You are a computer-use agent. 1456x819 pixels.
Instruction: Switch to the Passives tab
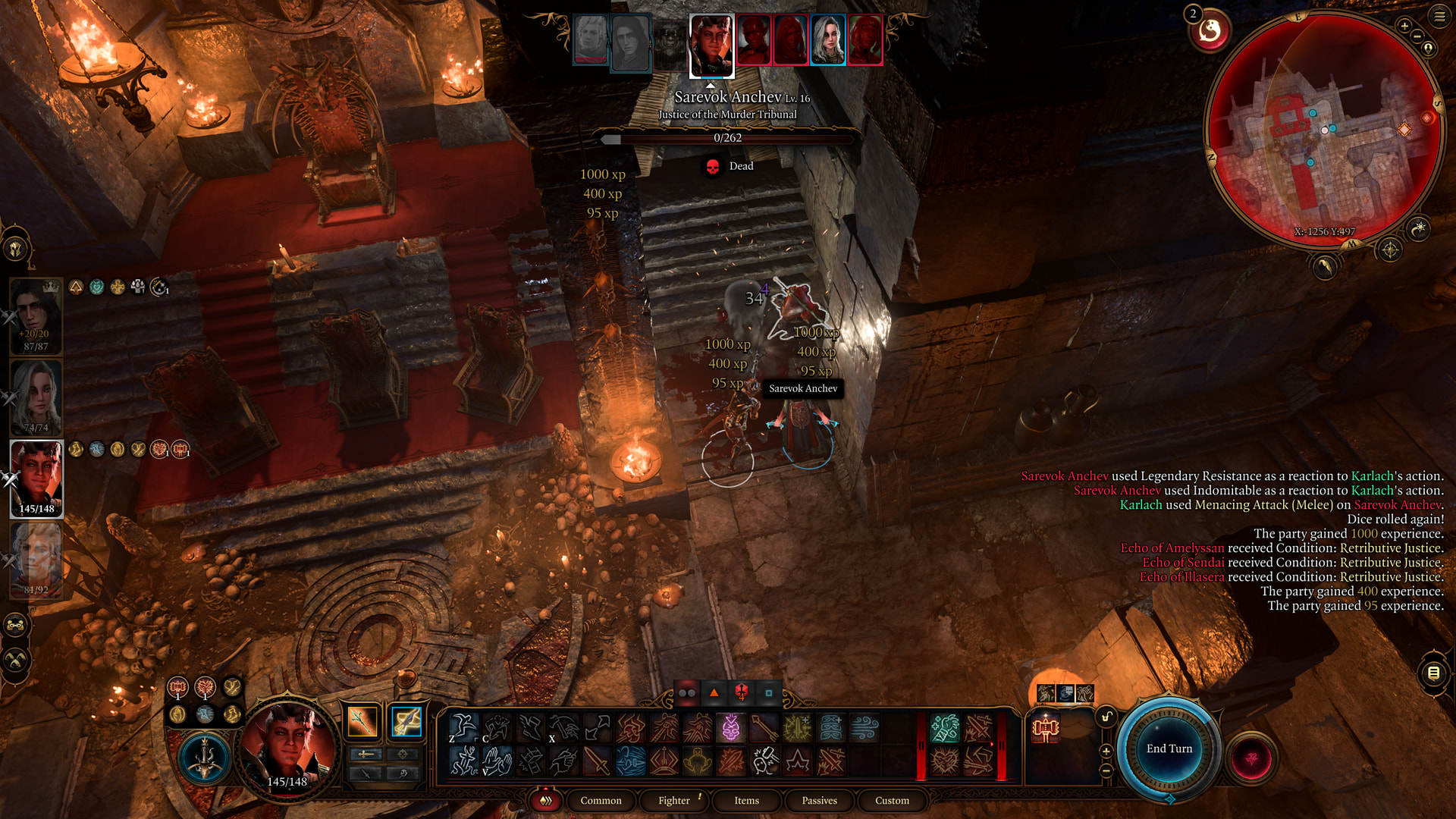(819, 800)
